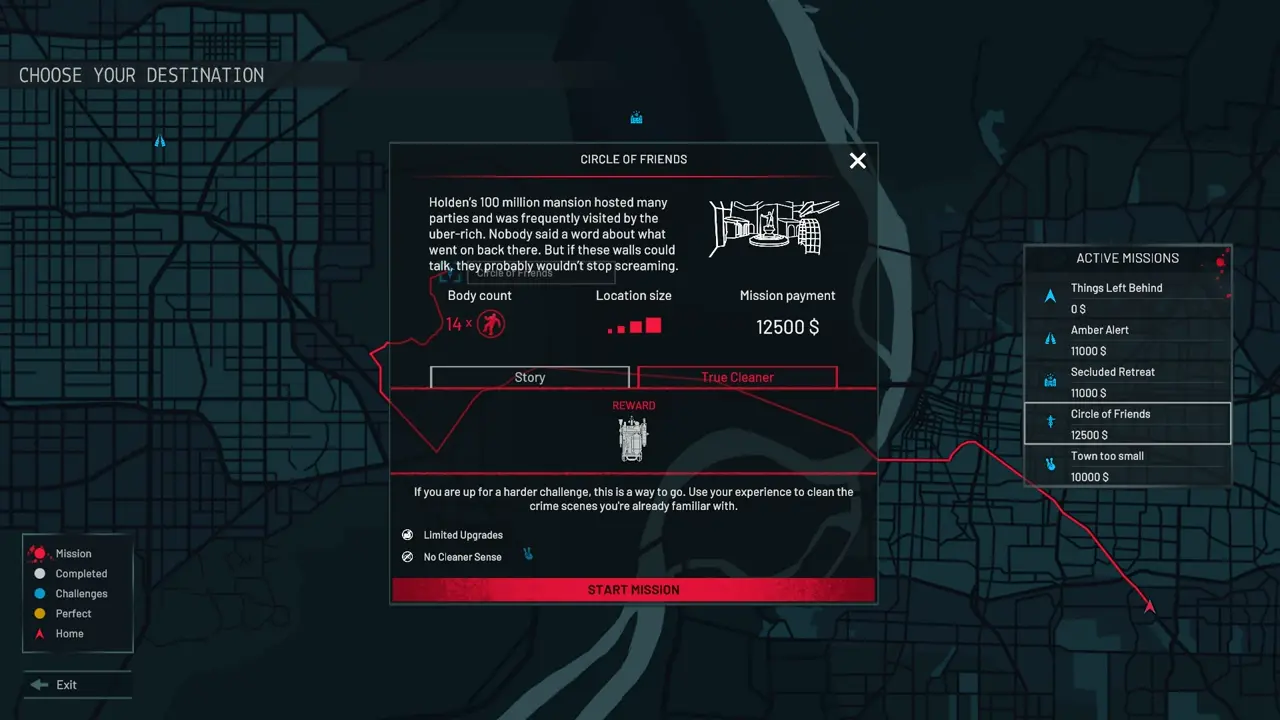Image resolution: width=1280 pixels, height=720 pixels.
Task: Choose Things Left Behind from active missions
Action: (1127, 298)
